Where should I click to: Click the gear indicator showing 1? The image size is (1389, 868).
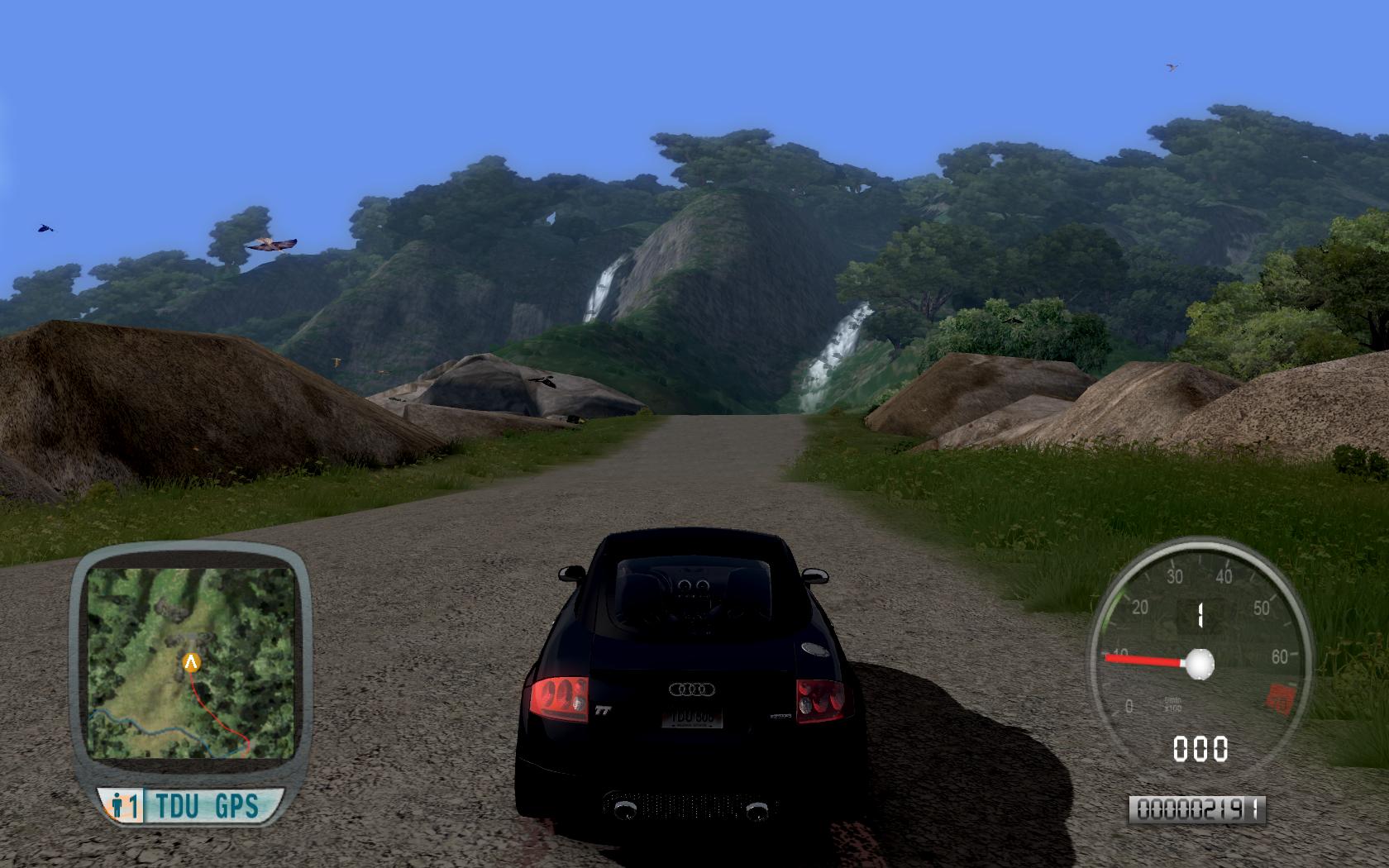(x=1200, y=613)
